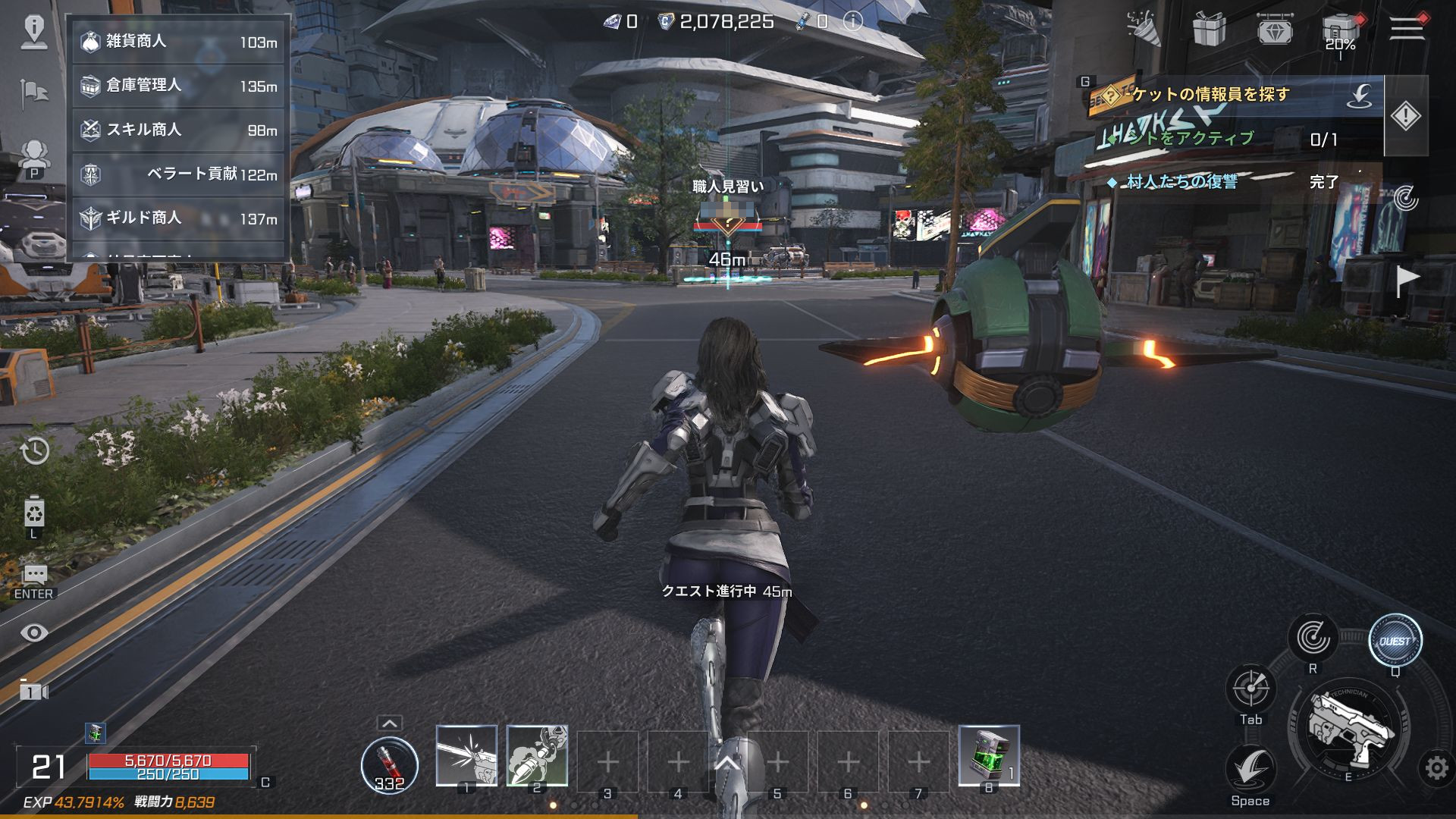Image resolution: width=1456 pixels, height=819 pixels.
Task: Activate the QUEST auto-progress button
Action: tap(1395, 641)
